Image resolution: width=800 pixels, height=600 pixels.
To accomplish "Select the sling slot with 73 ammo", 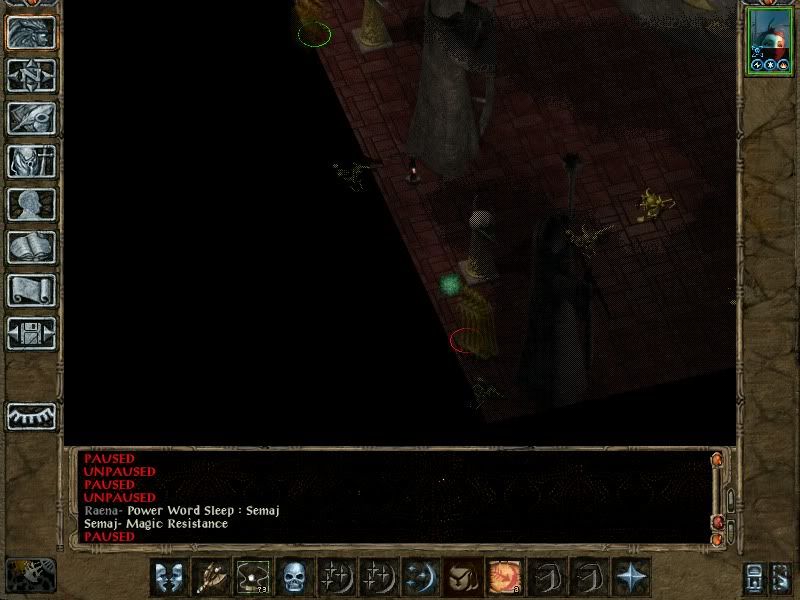I will (x=252, y=577).
